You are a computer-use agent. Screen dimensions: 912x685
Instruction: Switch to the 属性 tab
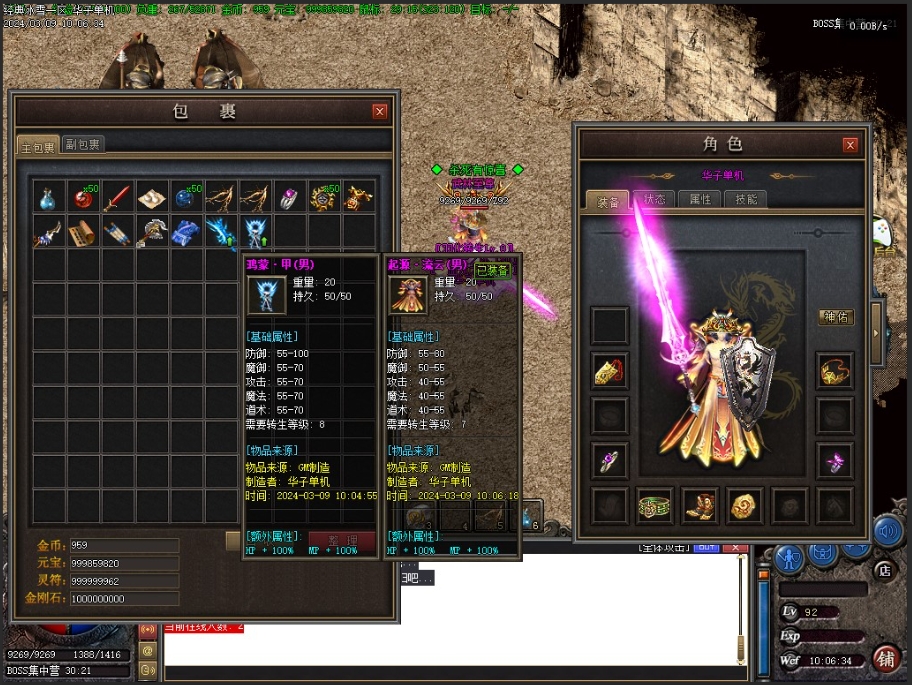point(700,199)
